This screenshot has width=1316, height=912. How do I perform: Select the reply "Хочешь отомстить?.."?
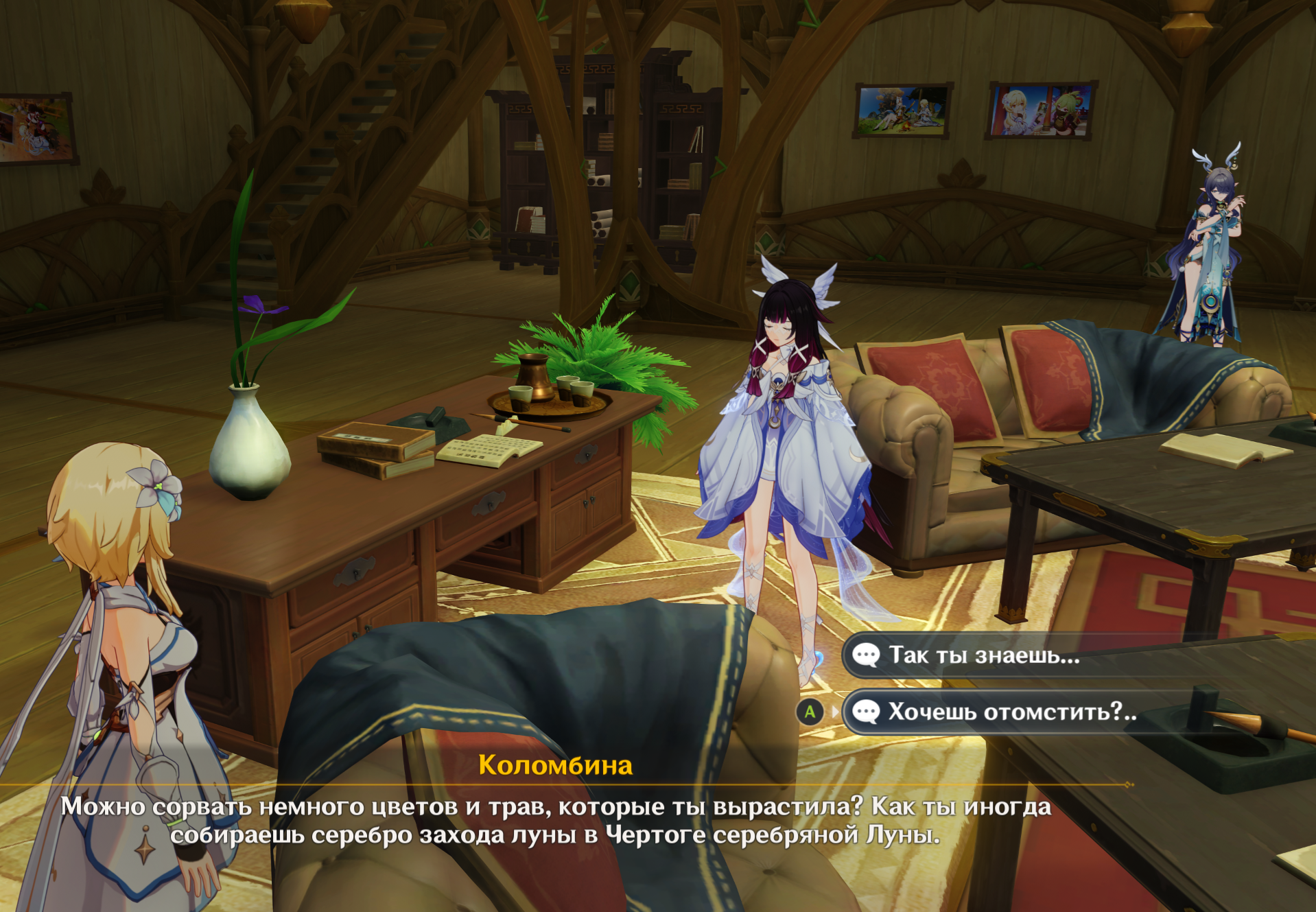pyautogui.click(x=1011, y=712)
